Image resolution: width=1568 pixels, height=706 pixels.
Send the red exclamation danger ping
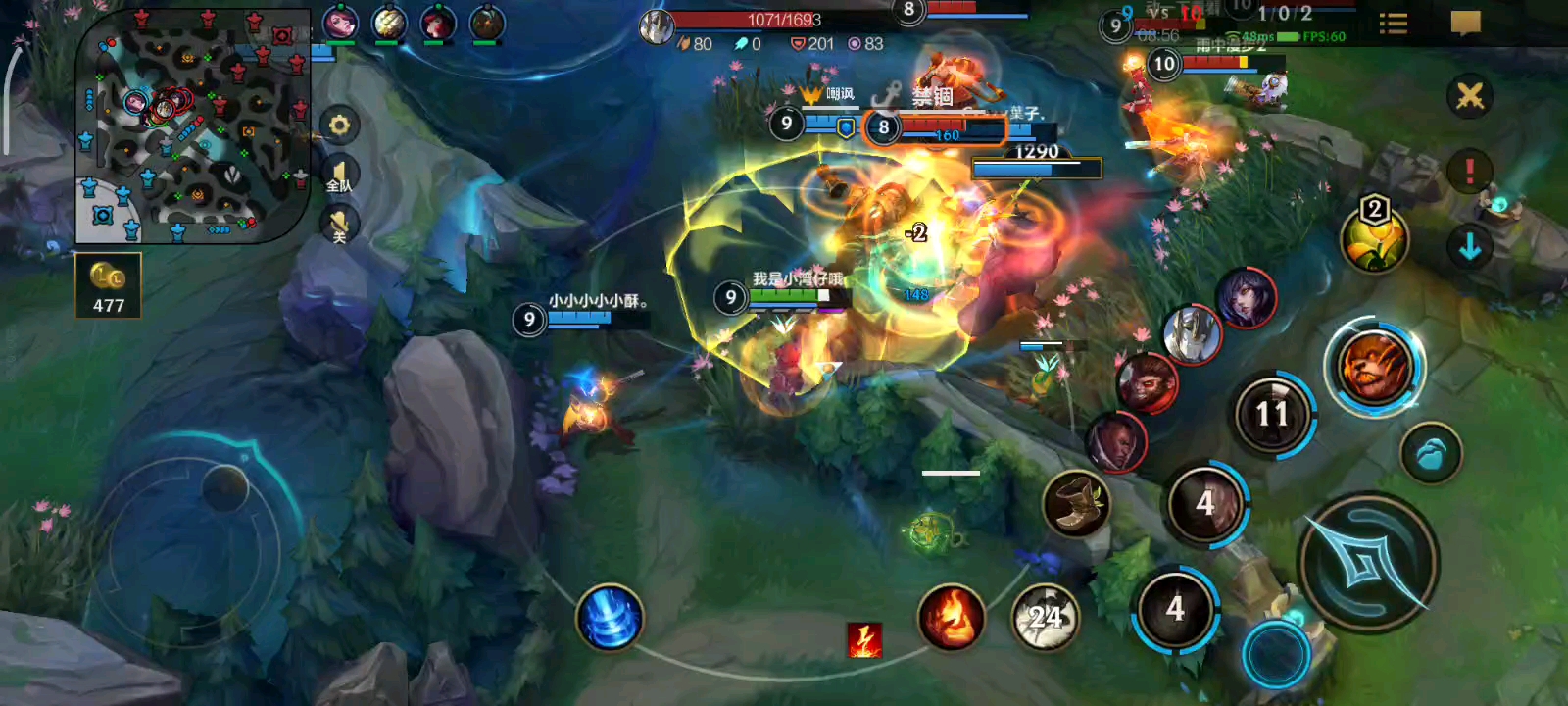1469,172
